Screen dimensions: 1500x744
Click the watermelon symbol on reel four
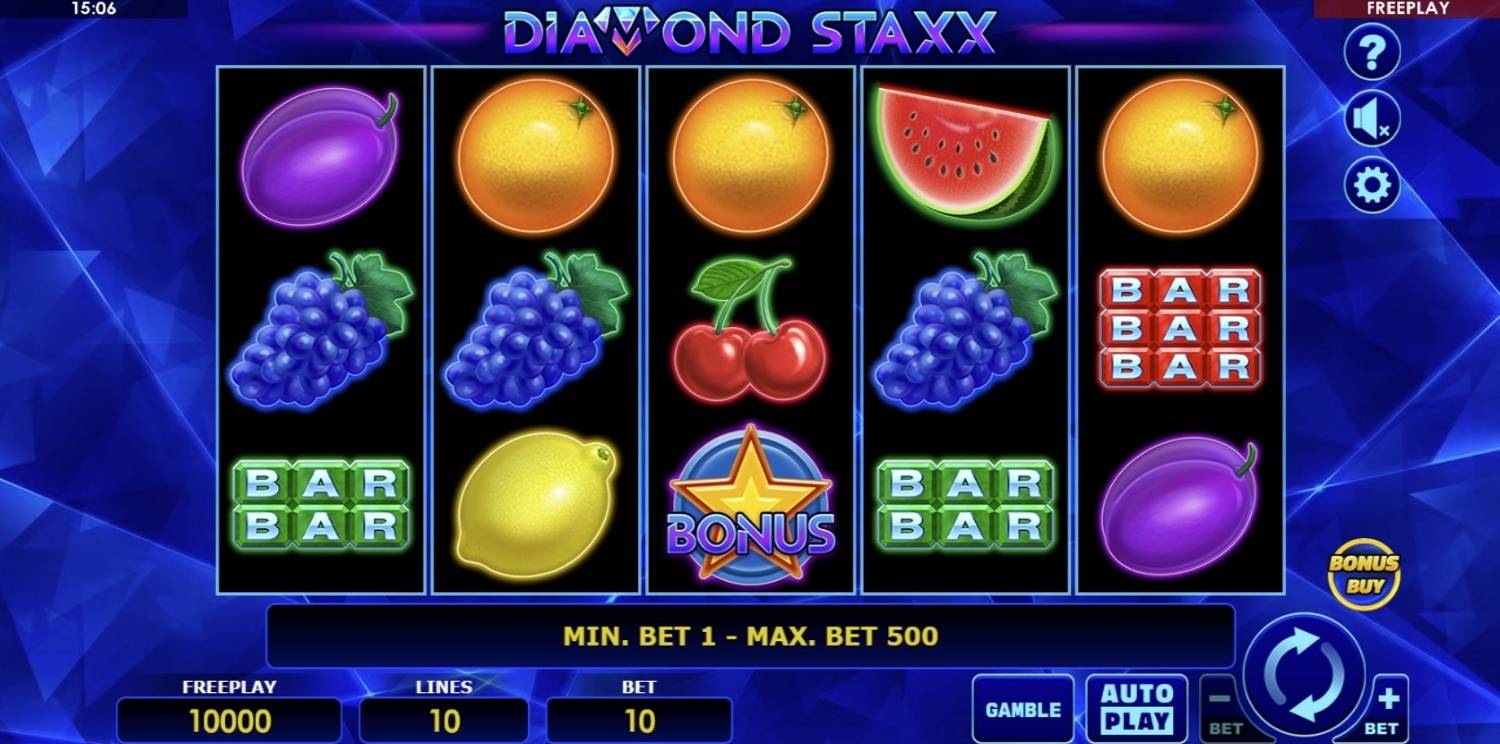coord(965,150)
